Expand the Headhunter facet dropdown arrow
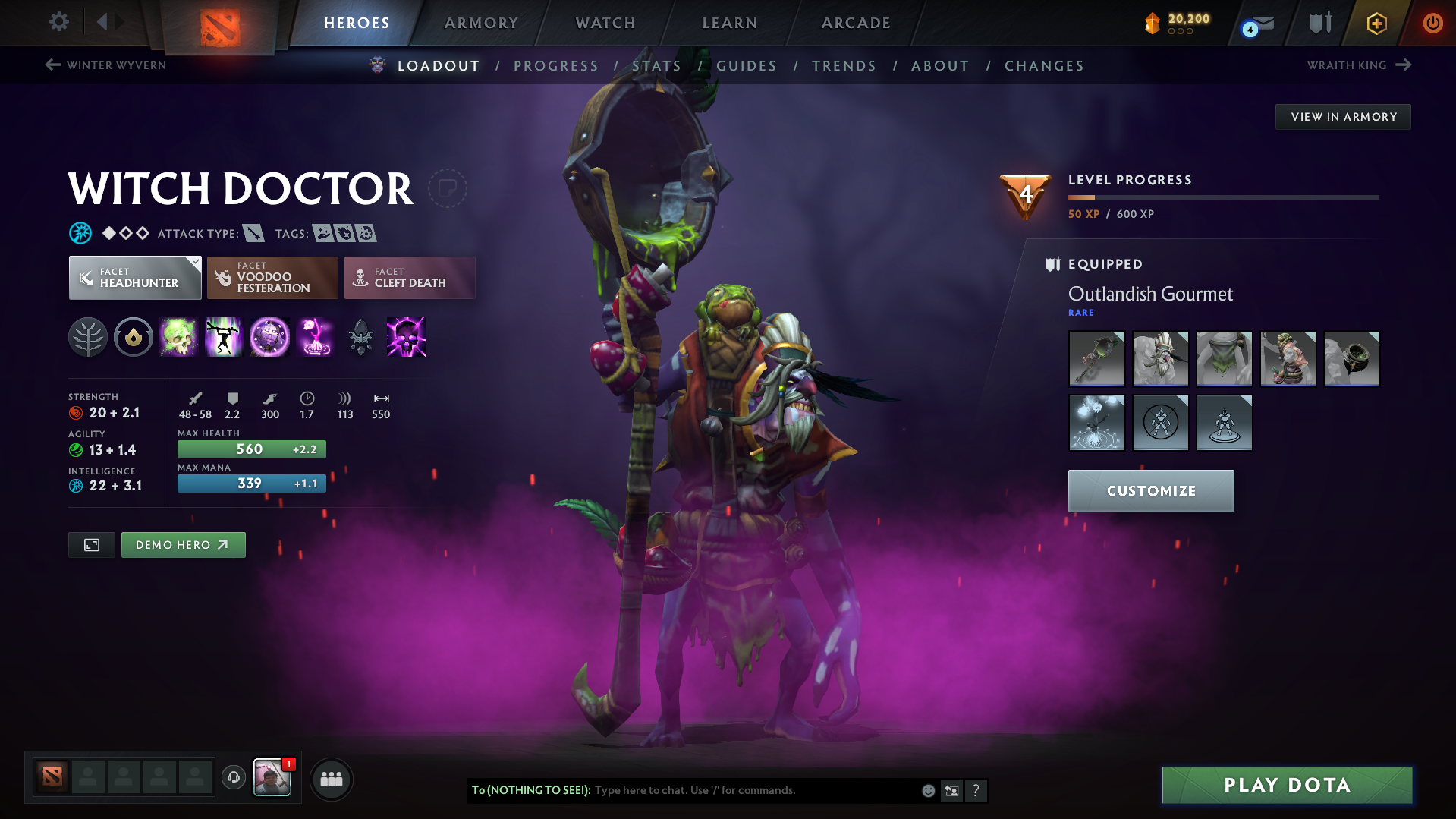The image size is (1456, 819). (197, 261)
